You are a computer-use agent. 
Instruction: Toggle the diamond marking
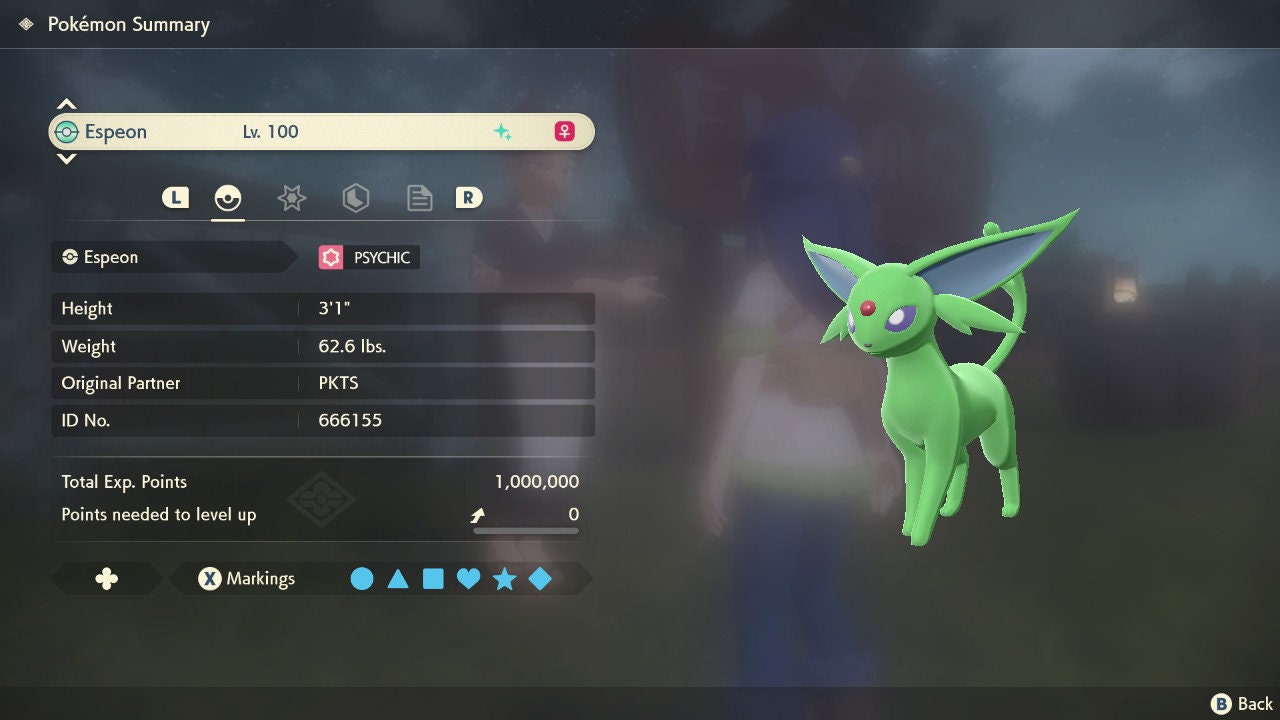pyautogui.click(x=540, y=579)
